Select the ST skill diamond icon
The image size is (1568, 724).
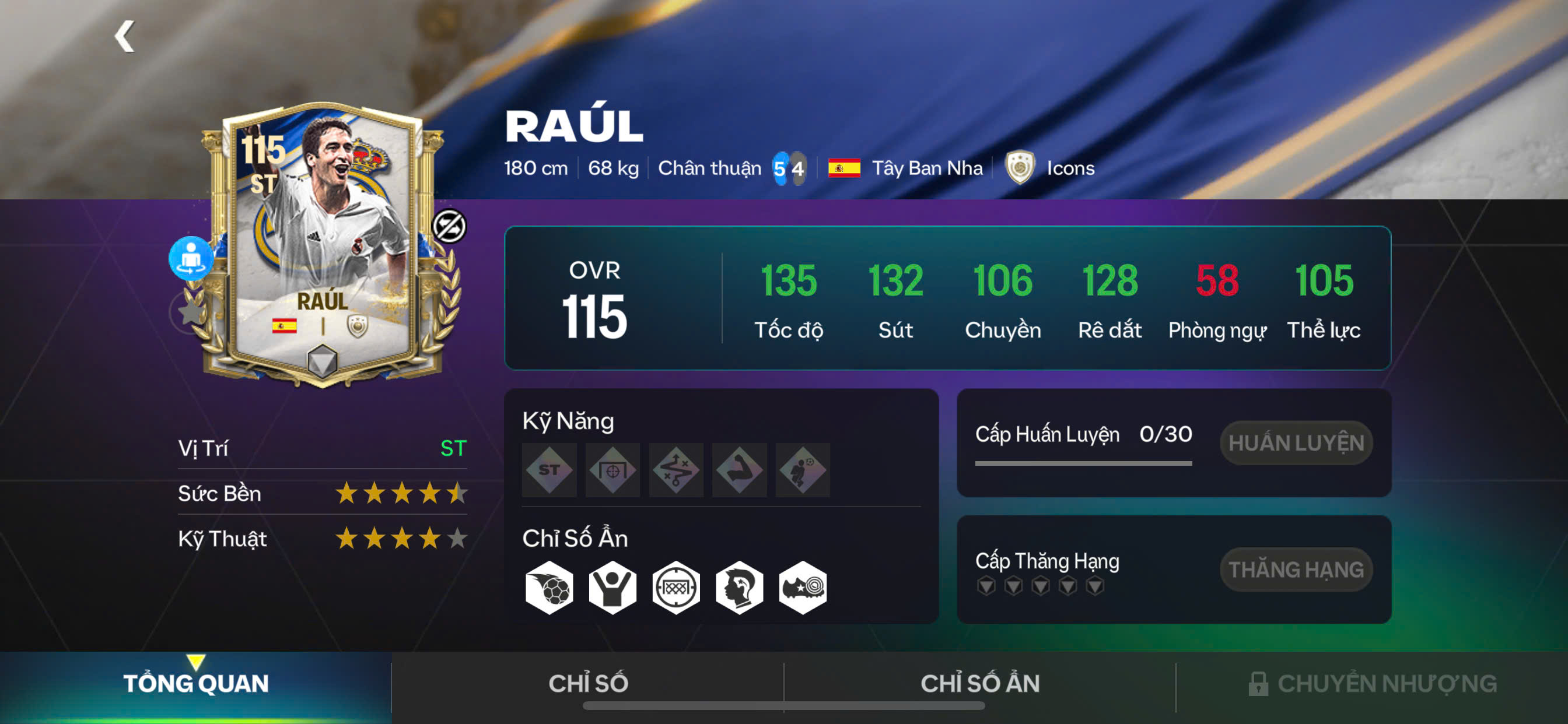coord(549,470)
